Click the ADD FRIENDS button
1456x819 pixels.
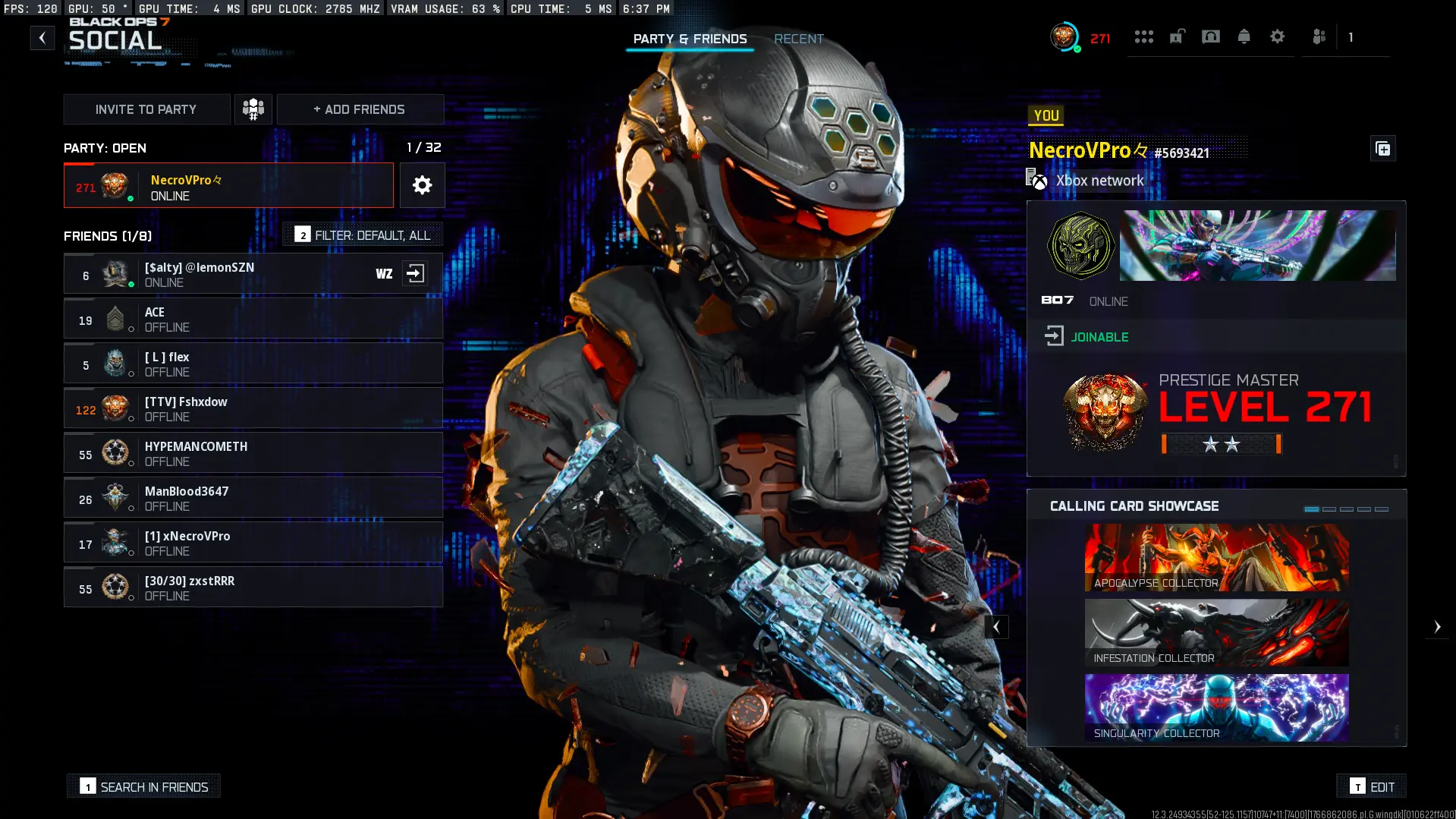coord(360,109)
